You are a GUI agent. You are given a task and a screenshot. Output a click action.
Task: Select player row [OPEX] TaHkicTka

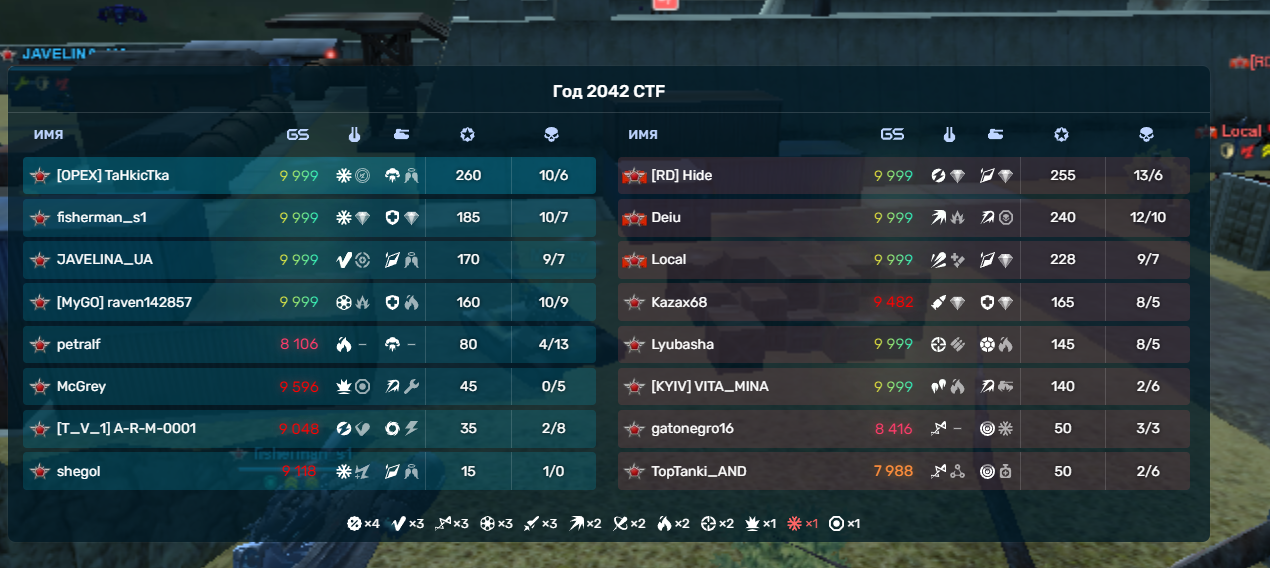[x=113, y=176]
